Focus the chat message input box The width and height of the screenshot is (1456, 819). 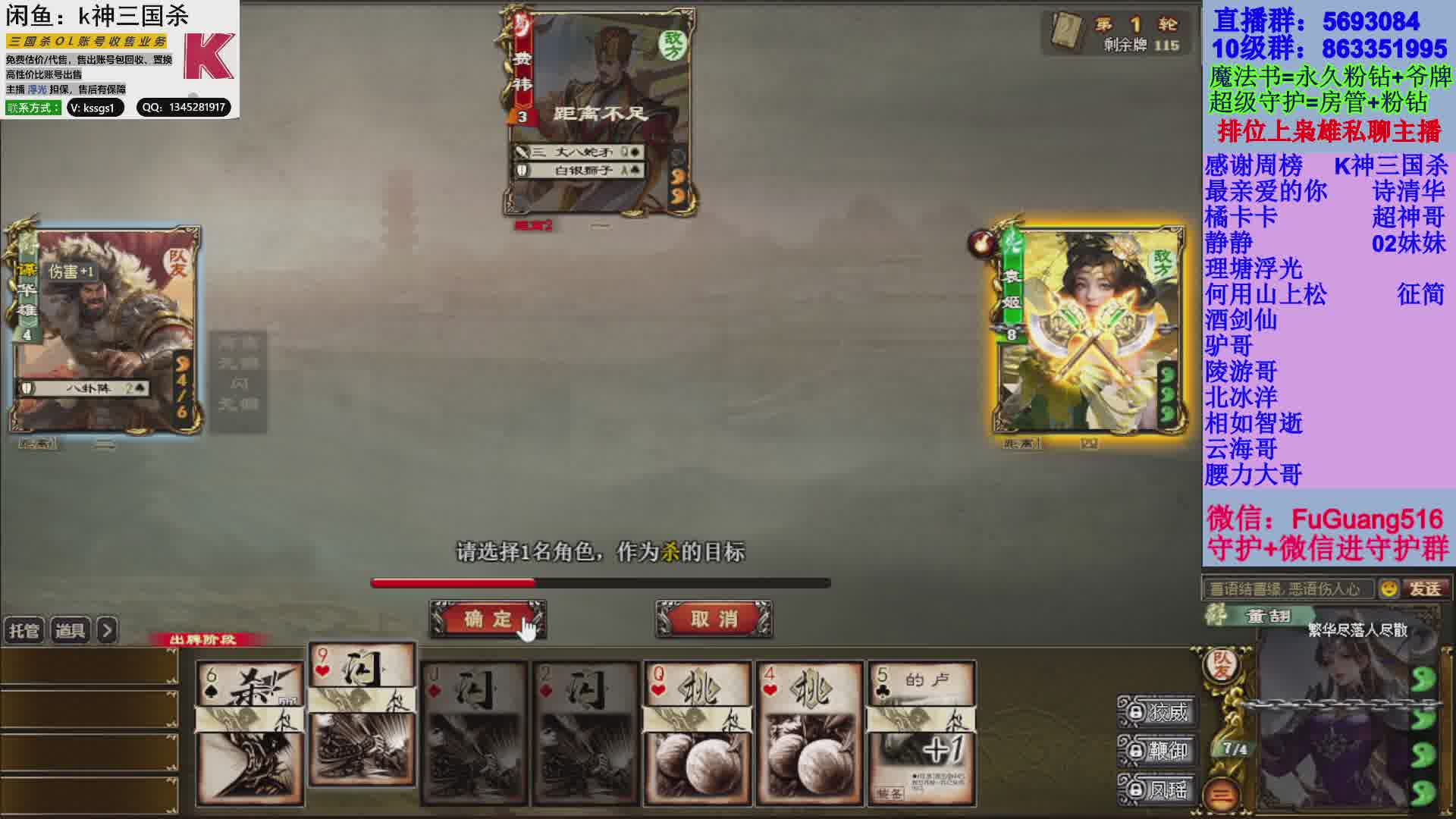[x=1288, y=588]
